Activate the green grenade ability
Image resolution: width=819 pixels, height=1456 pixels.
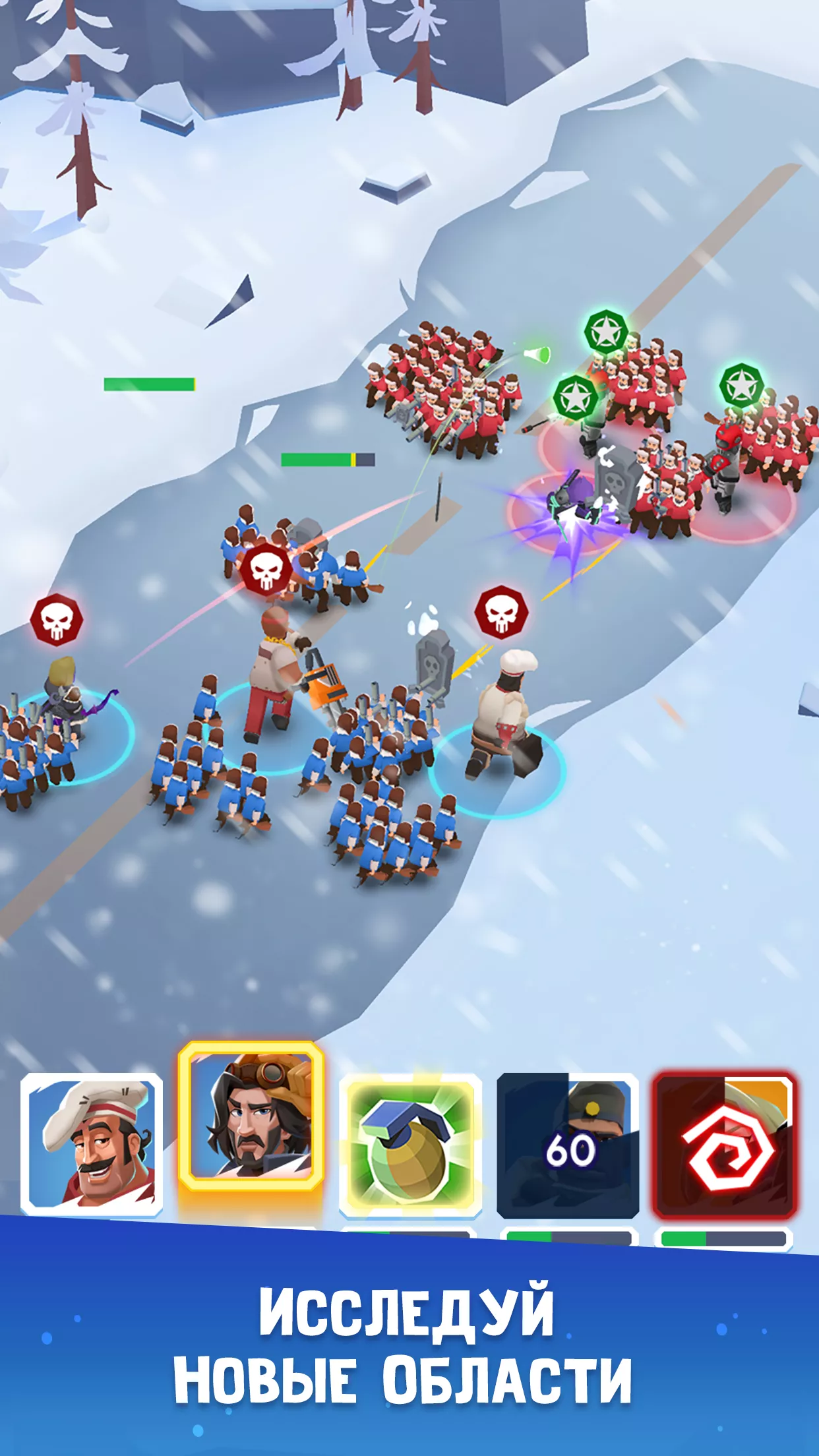point(409,1144)
